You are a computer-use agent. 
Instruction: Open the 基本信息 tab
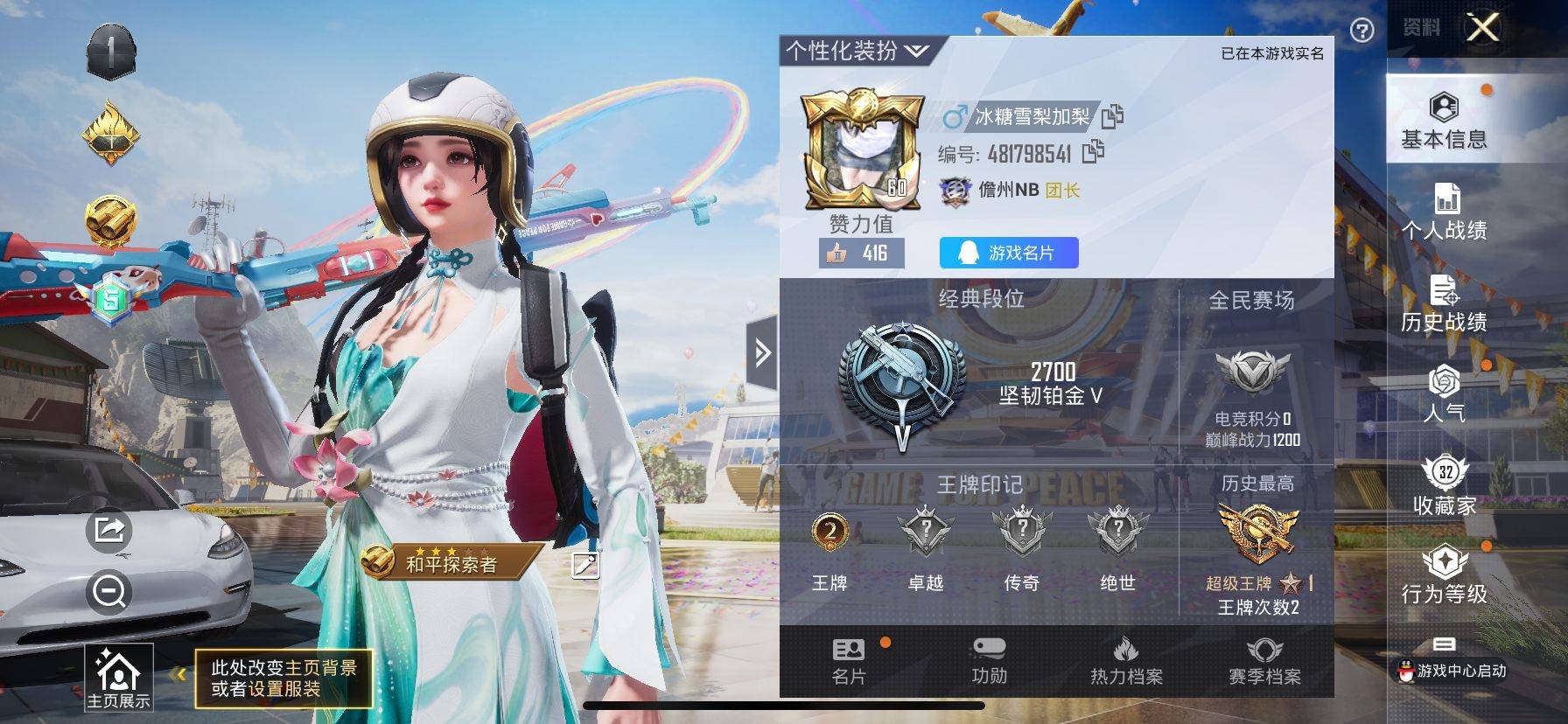[1444, 121]
